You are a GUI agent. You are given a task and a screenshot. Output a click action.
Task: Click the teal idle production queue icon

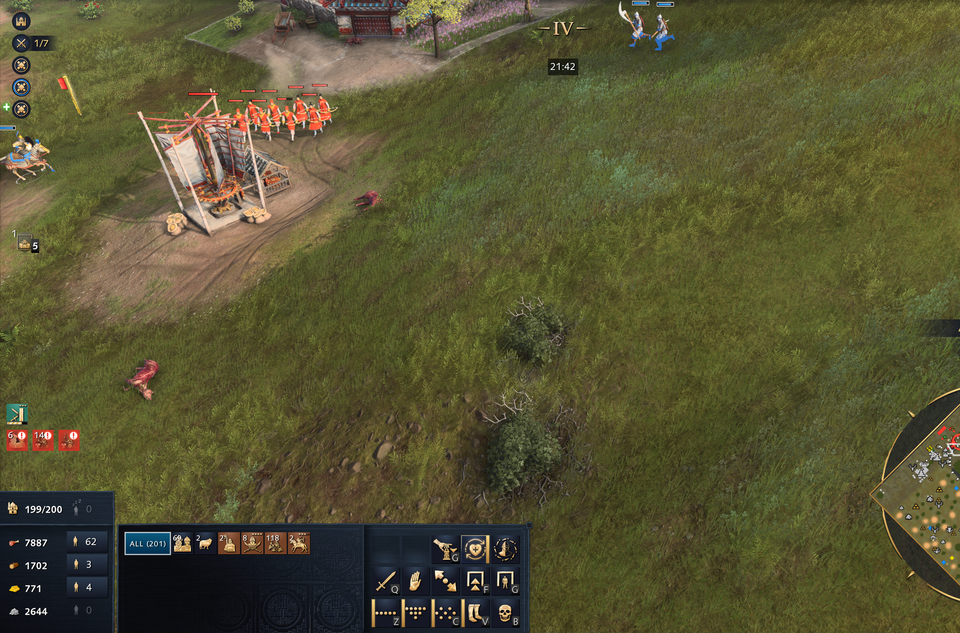[x=17, y=414]
